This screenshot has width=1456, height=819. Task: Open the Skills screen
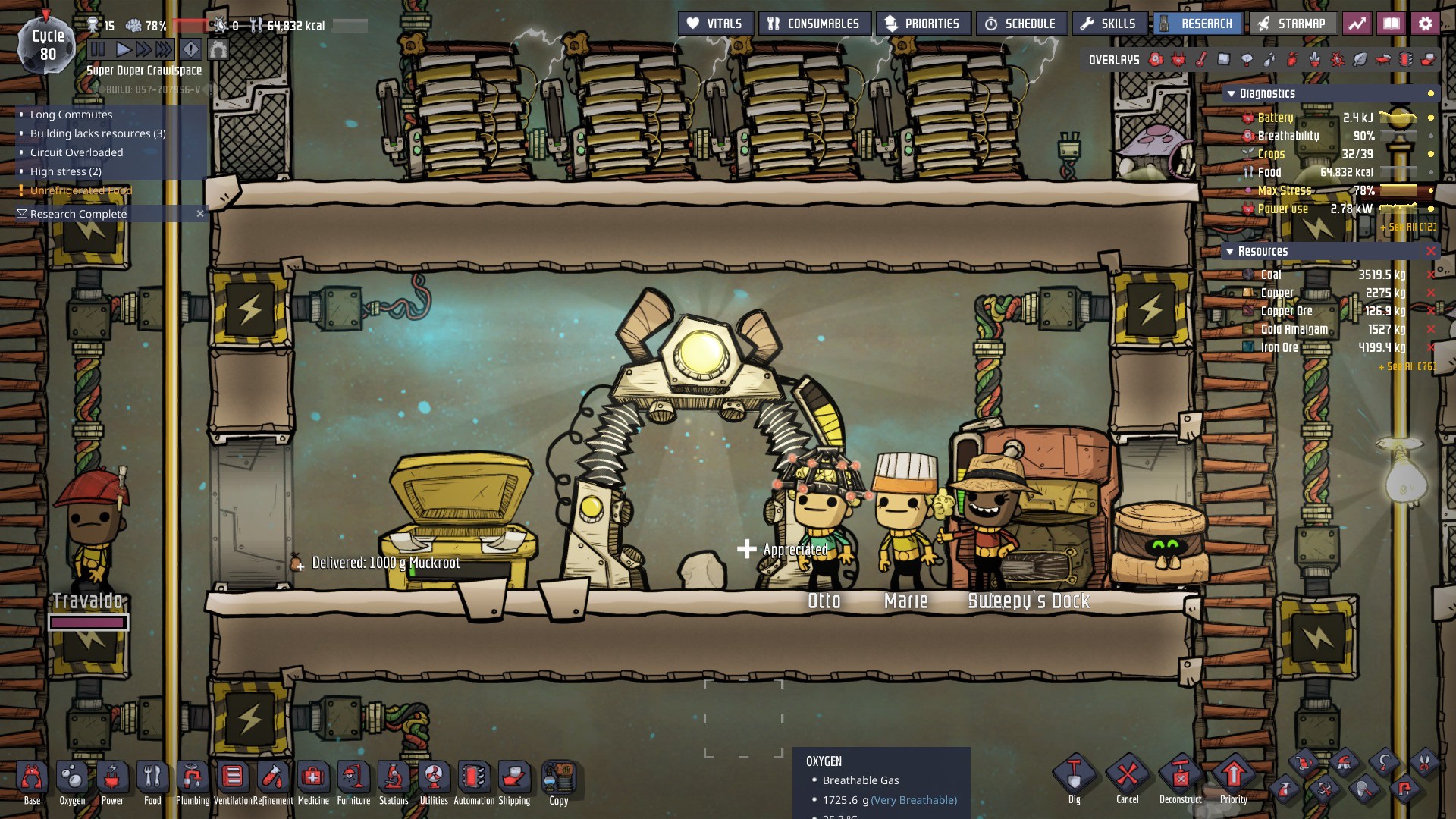pyautogui.click(x=1108, y=24)
